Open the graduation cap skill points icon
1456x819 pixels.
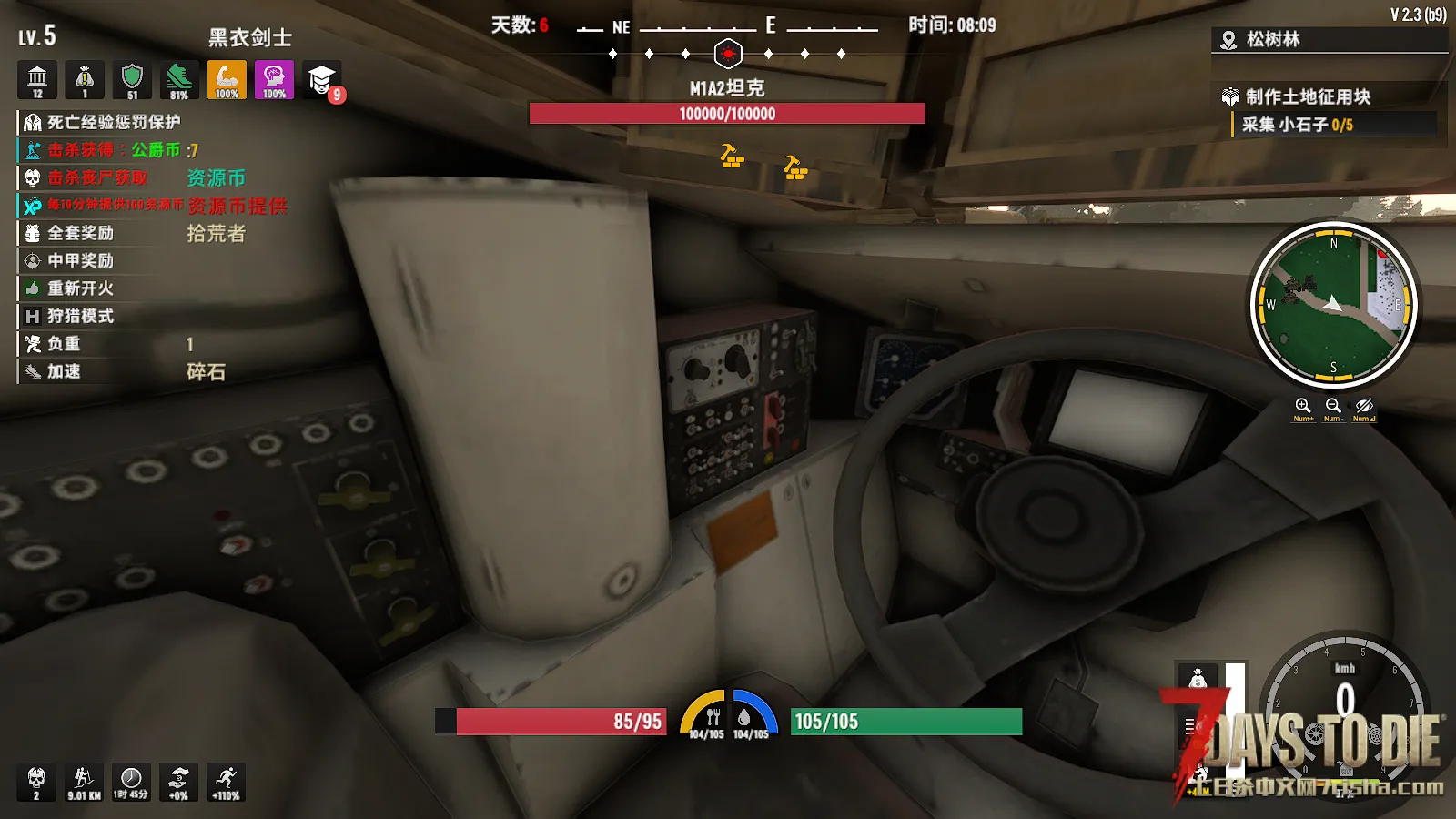tap(321, 80)
